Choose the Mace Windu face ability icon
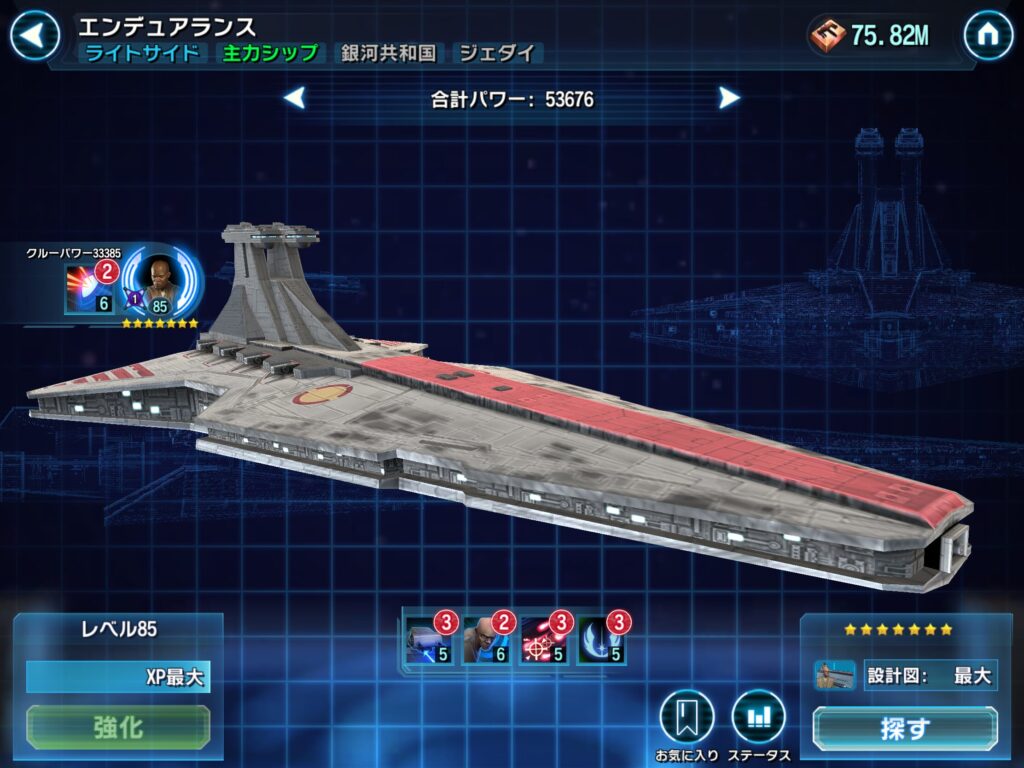 click(485, 642)
